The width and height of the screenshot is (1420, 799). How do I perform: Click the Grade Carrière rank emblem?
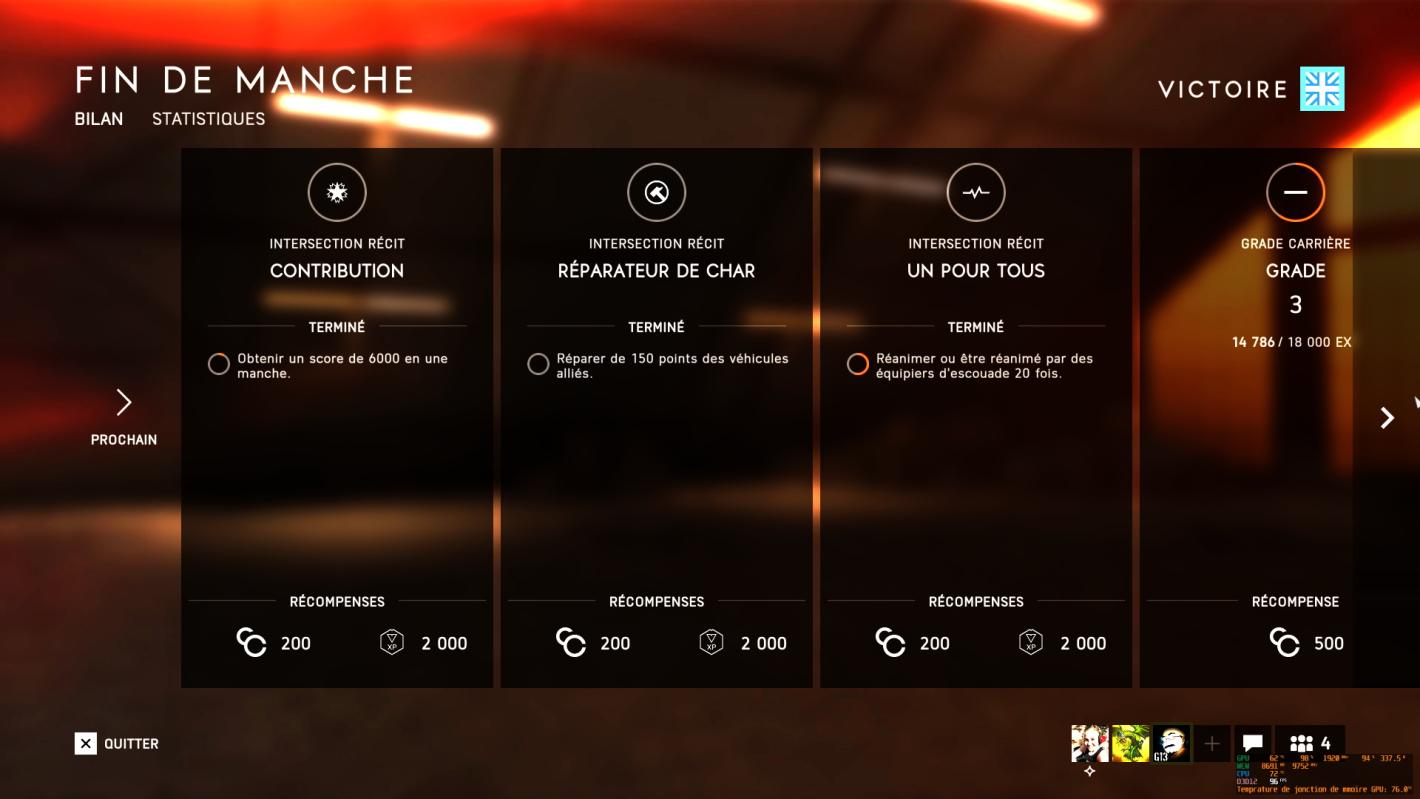pyautogui.click(x=1295, y=192)
